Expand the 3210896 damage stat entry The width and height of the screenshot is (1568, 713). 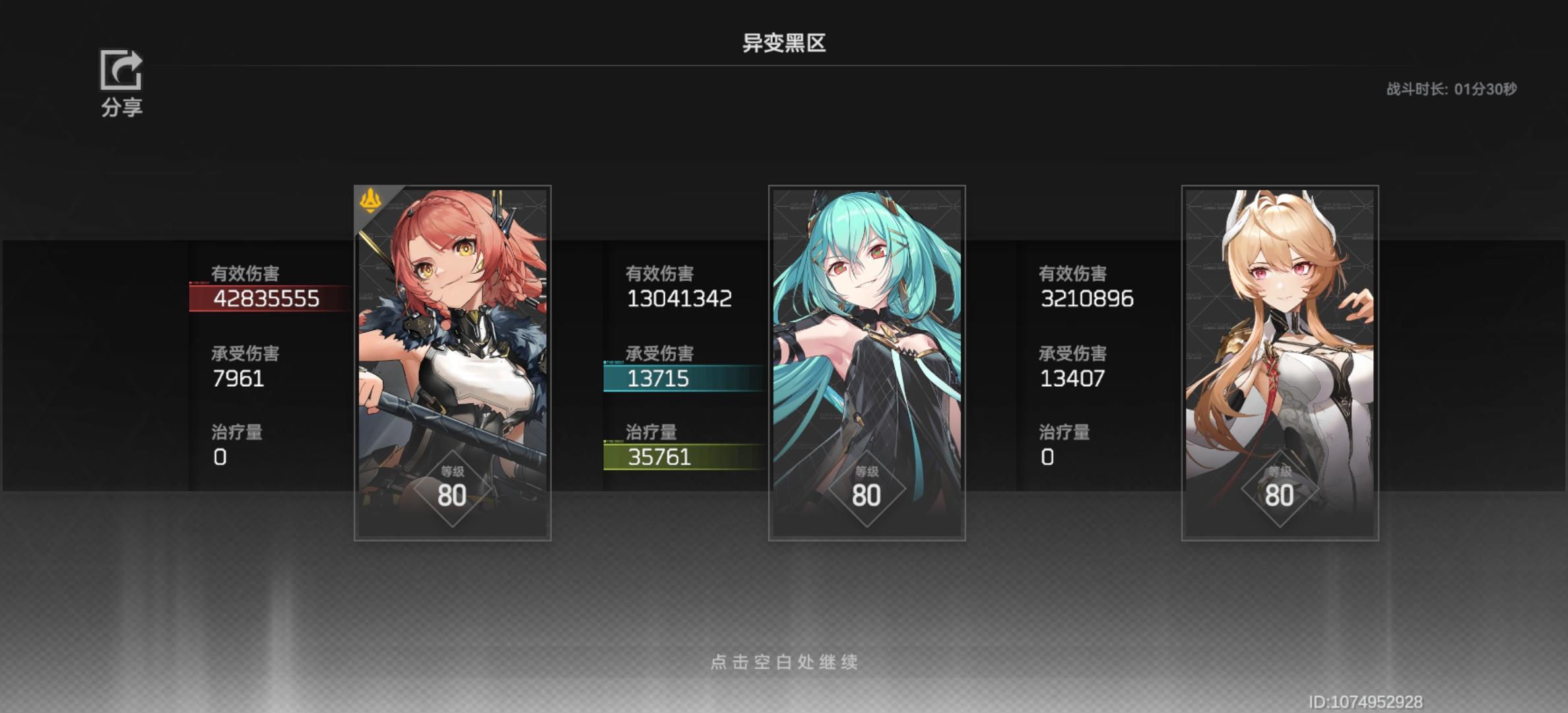(1086, 298)
